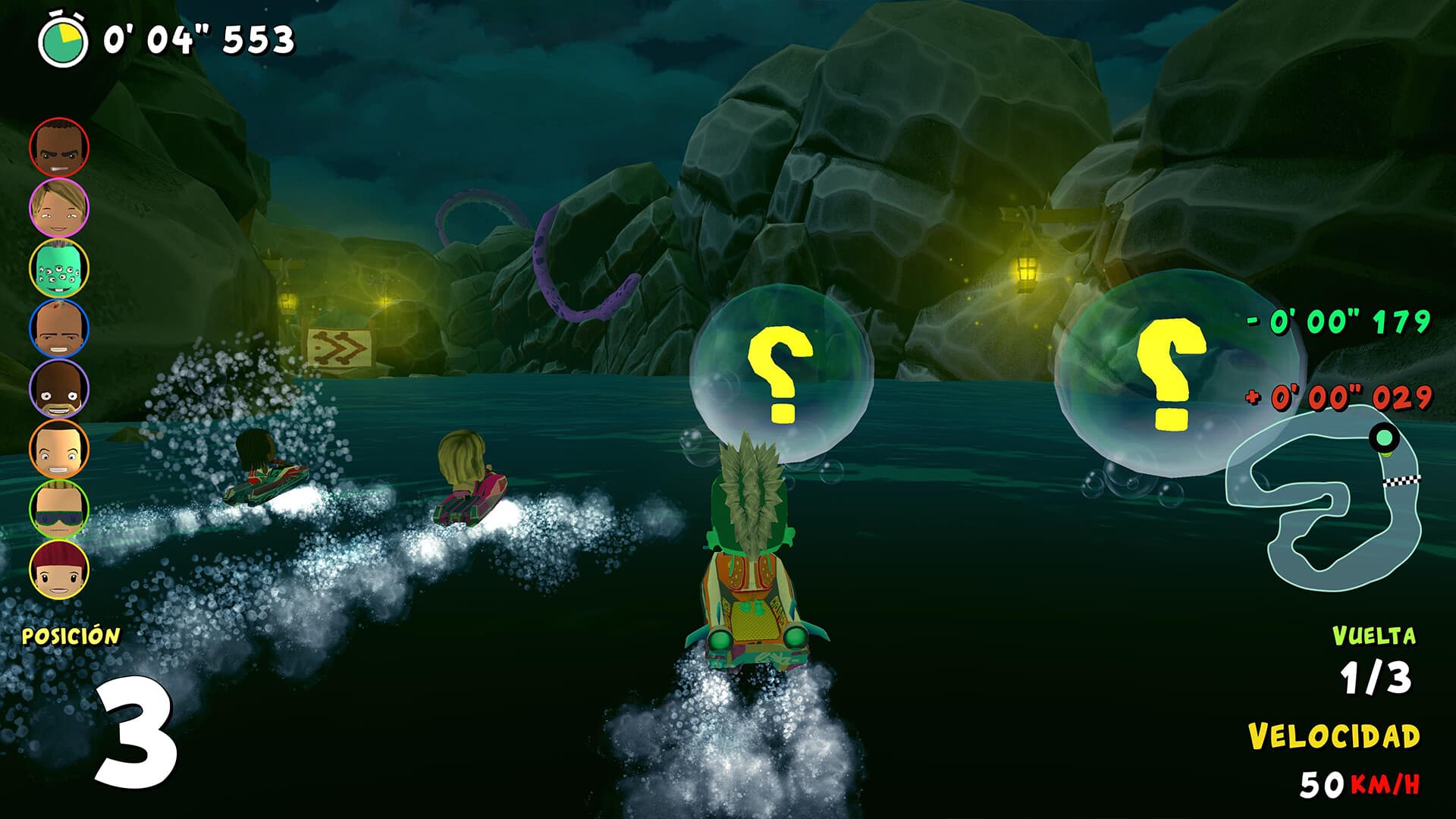This screenshot has width=1456, height=819.
Task: Click the yellow-ringed red-haired racer portrait
Action: coord(61,569)
